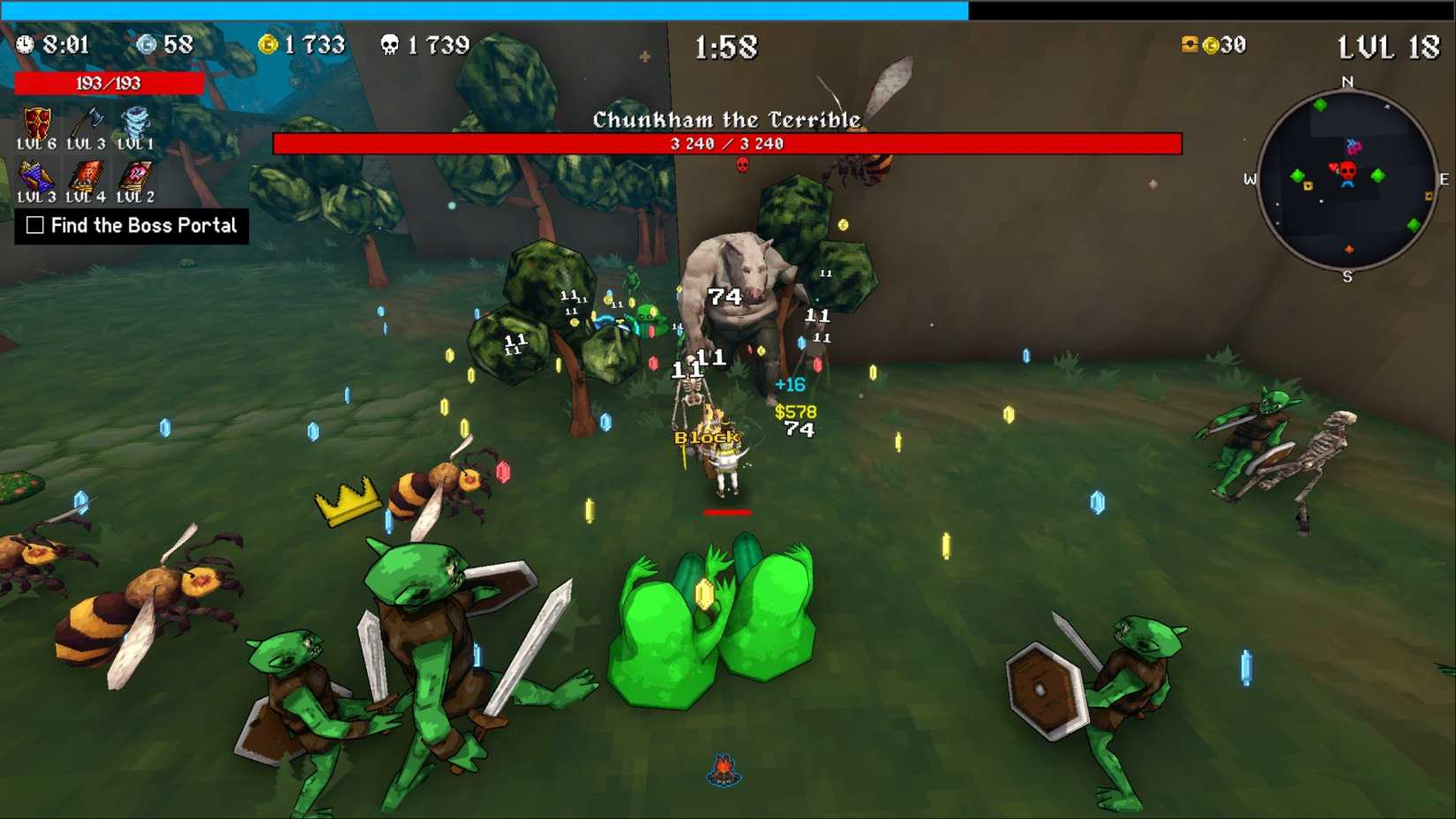This screenshot has height=819, width=1456.
Task: Activate the LVL 1 tornado skill icon
Action: (134, 122)
